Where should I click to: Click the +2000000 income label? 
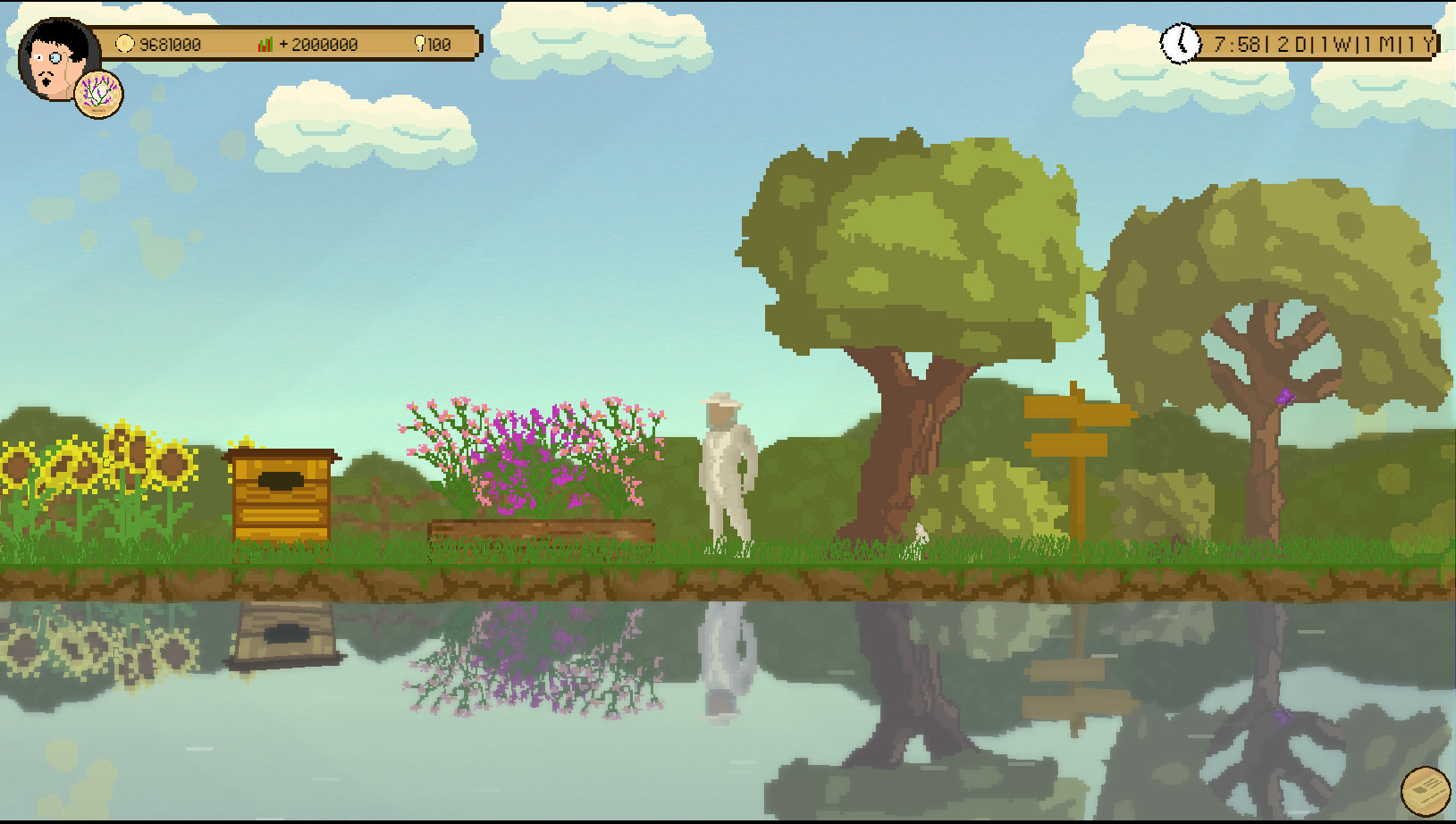coord(318,43)
